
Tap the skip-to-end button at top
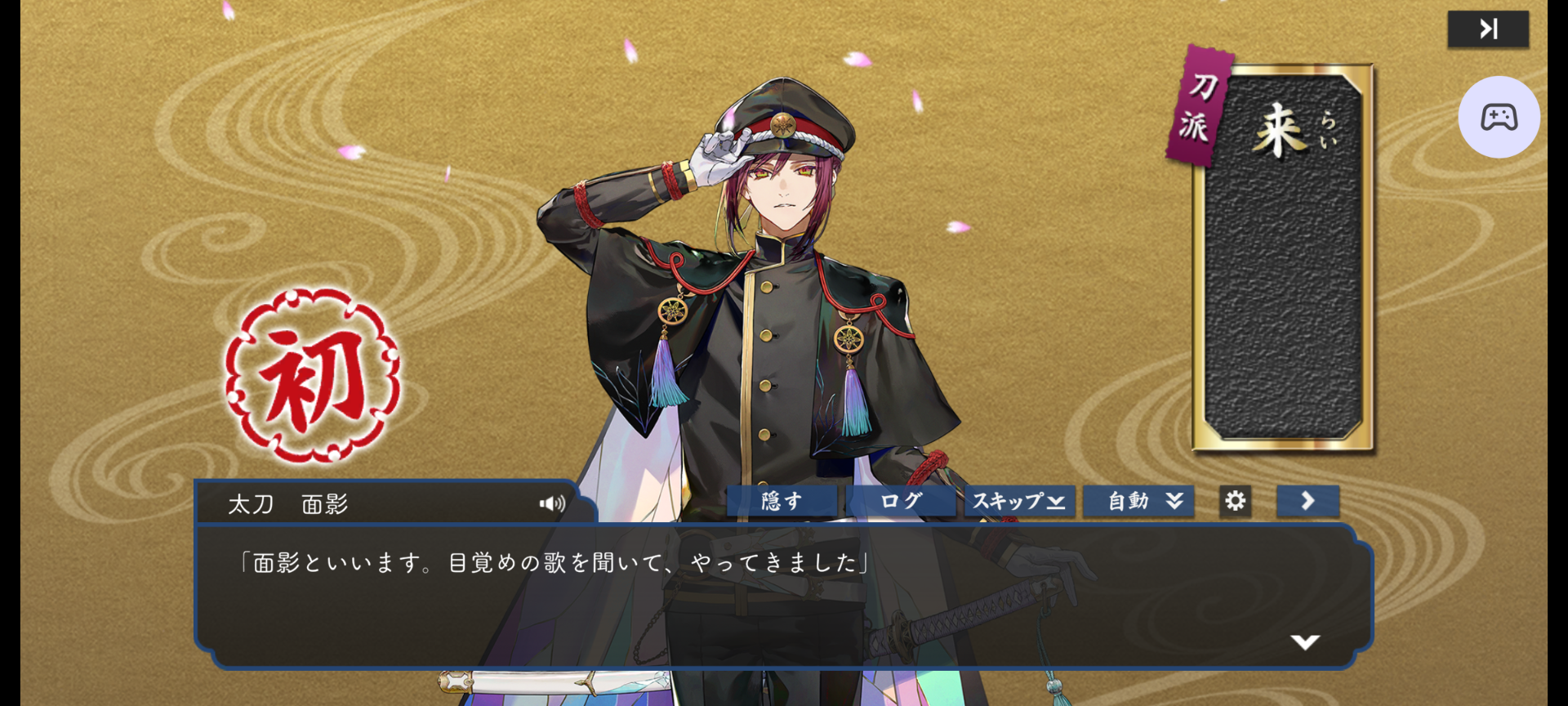point(1488,29)
